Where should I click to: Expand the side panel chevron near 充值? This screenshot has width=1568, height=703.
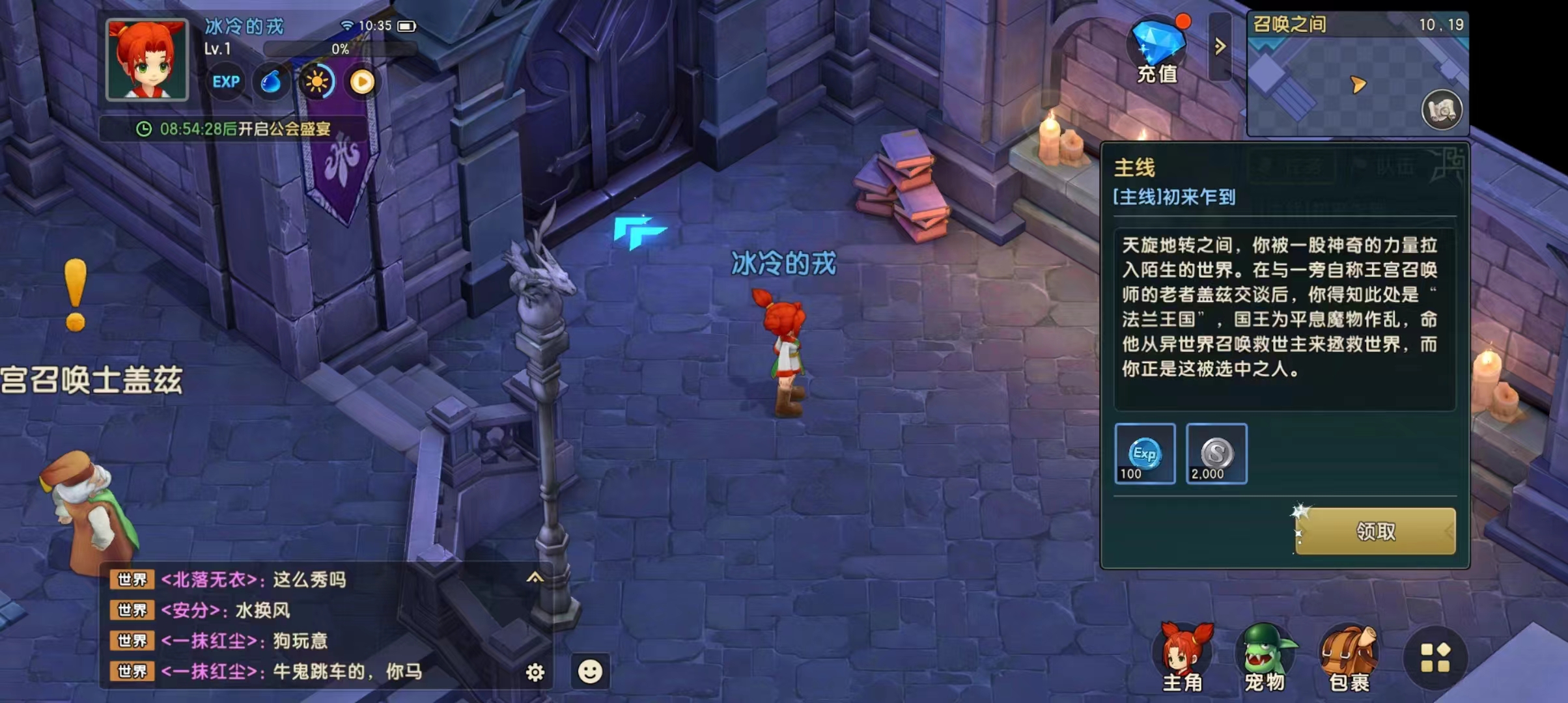(1220, 47)
